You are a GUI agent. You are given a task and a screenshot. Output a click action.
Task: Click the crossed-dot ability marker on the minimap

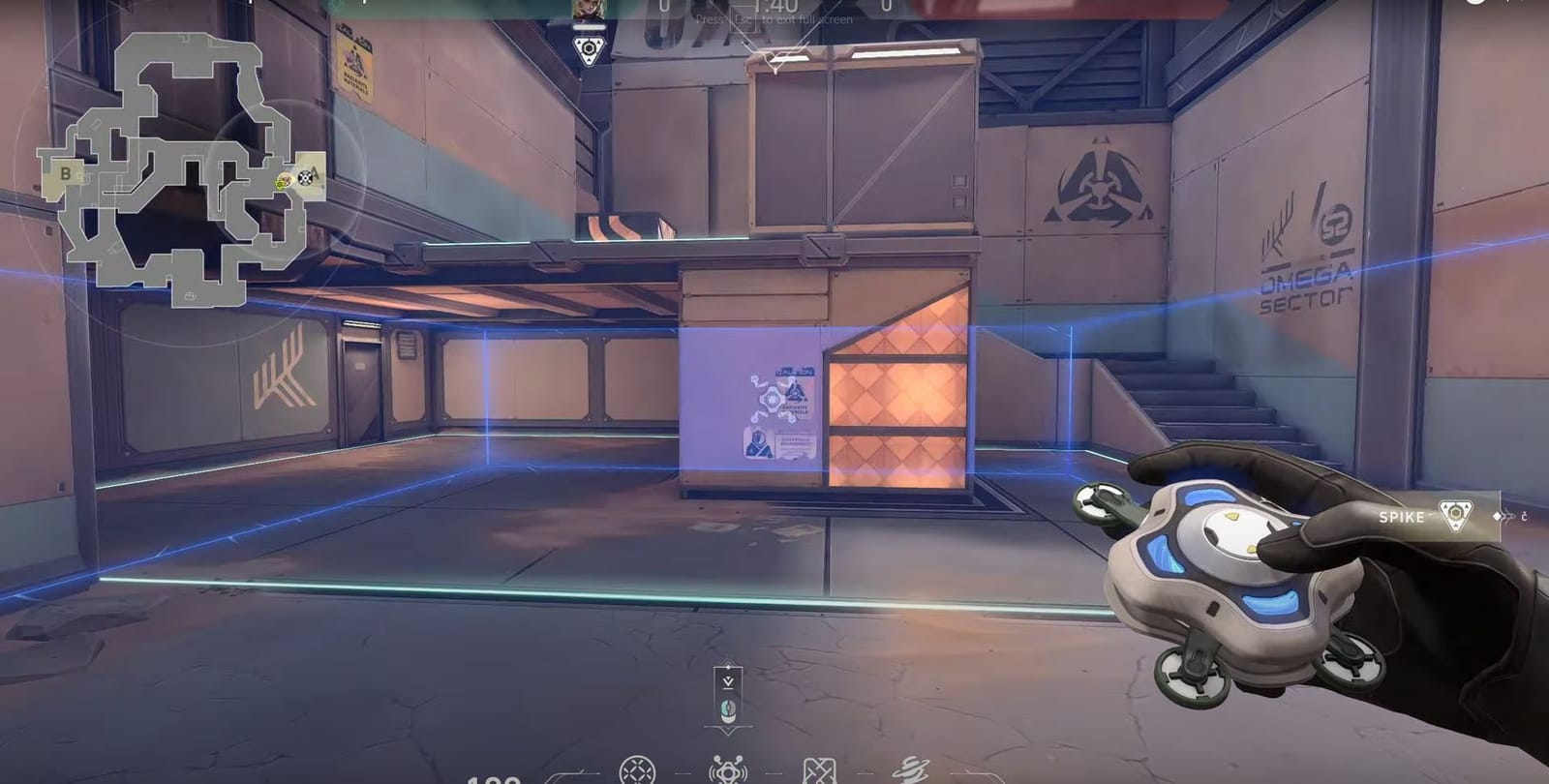click(305, 178)
